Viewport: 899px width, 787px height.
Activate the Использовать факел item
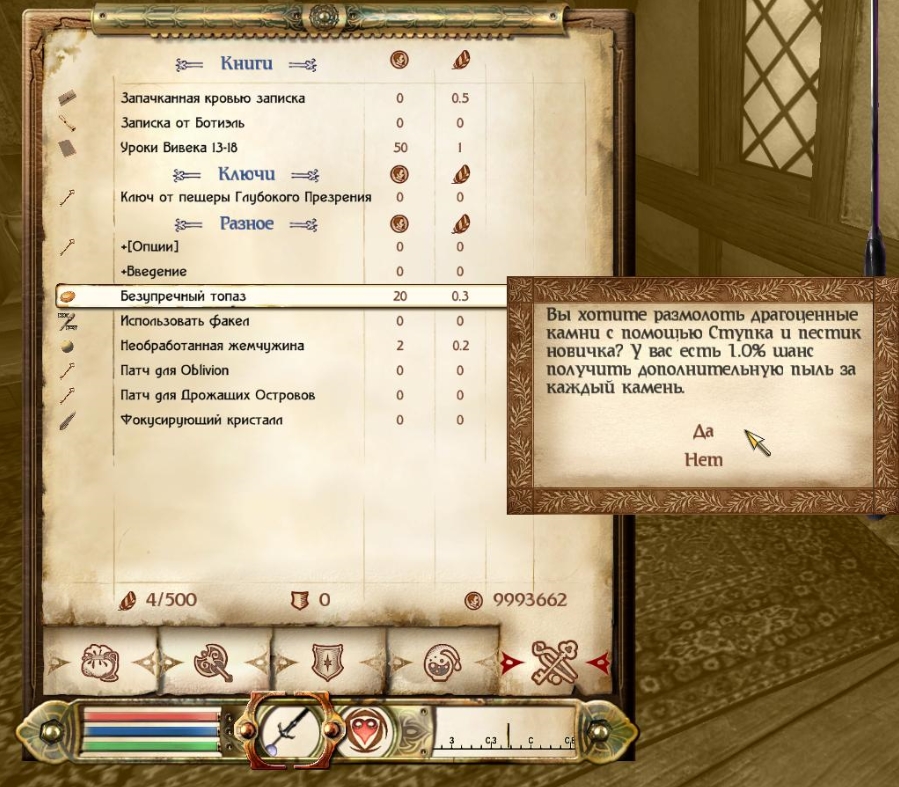(x=186, y=321)
